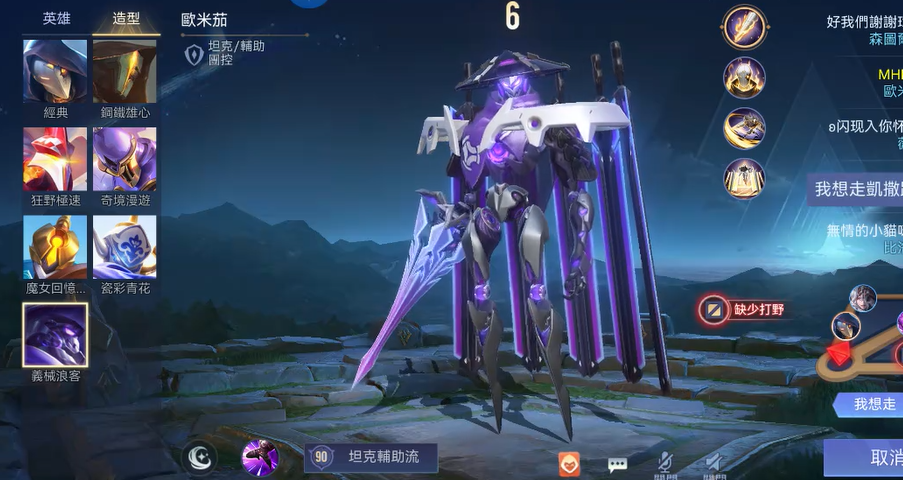The image size is (903, 480).
Task: Send the 我想走 lane quick message
Action: (x=868, y=404)
